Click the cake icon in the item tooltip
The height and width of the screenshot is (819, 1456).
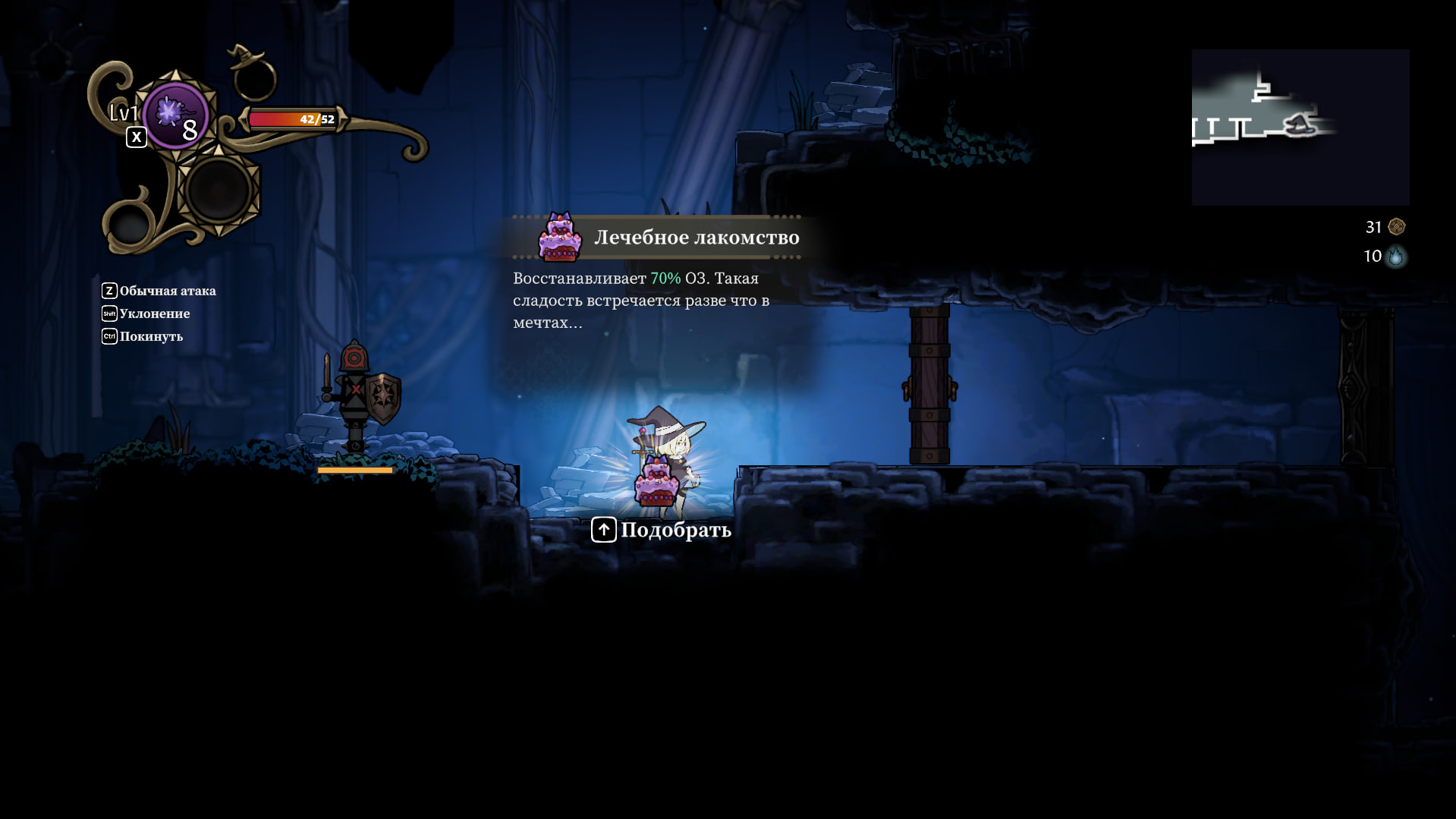click(x=560, y=238)
